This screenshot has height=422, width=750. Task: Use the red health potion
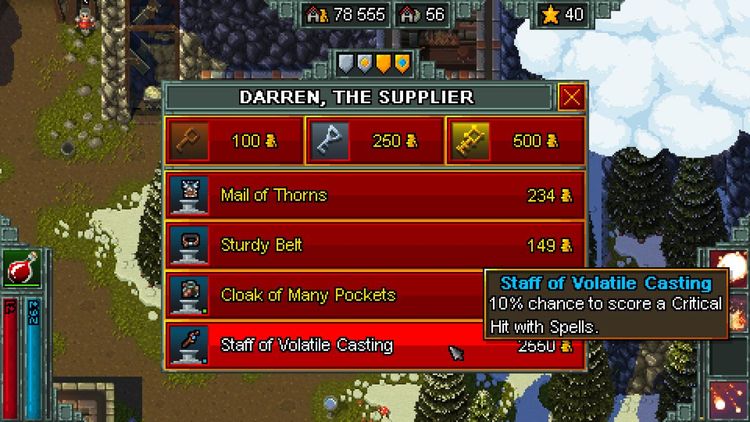point(19,268)
